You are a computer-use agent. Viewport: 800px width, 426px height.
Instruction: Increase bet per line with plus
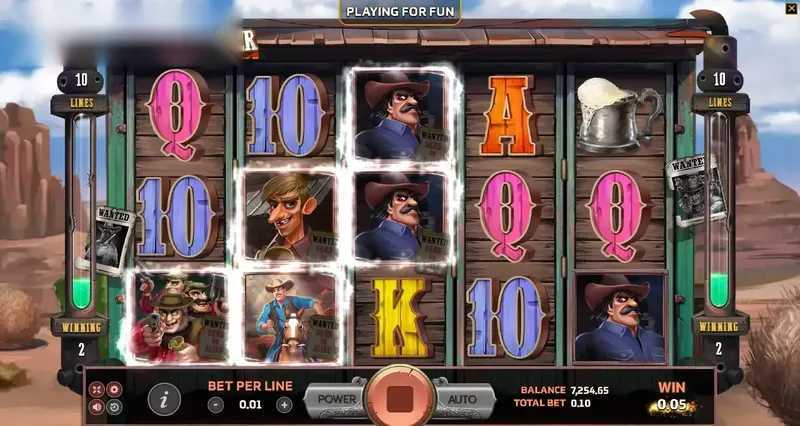point(284,405)
